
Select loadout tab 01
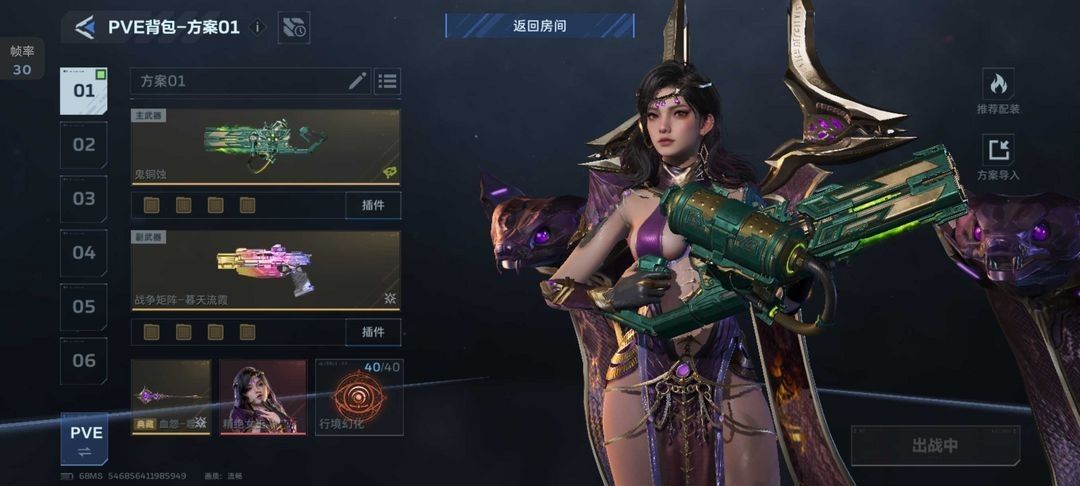pyautogui.click(x=84, y=91)
